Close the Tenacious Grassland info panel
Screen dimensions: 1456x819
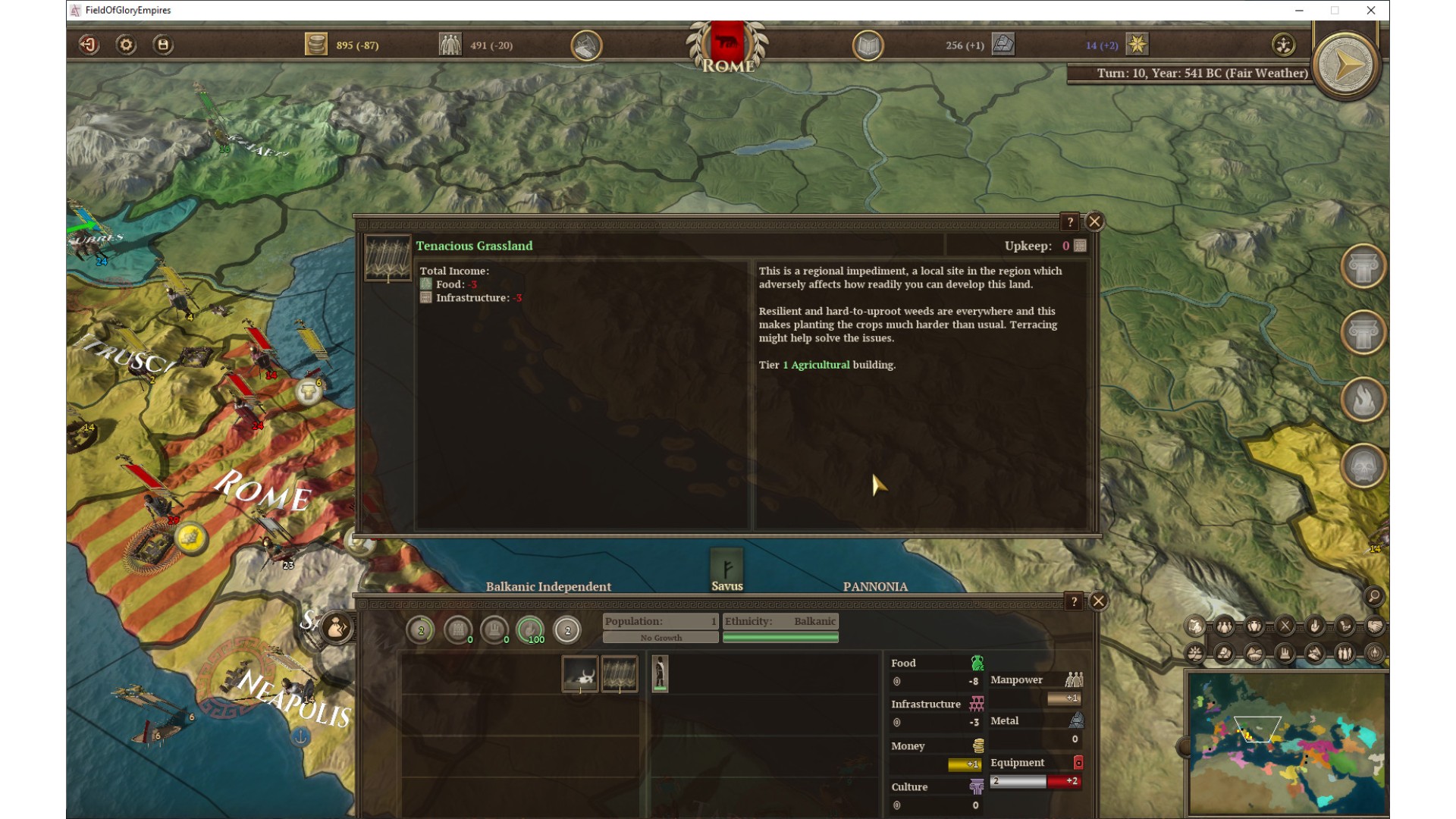click(x=1094, y=221)
